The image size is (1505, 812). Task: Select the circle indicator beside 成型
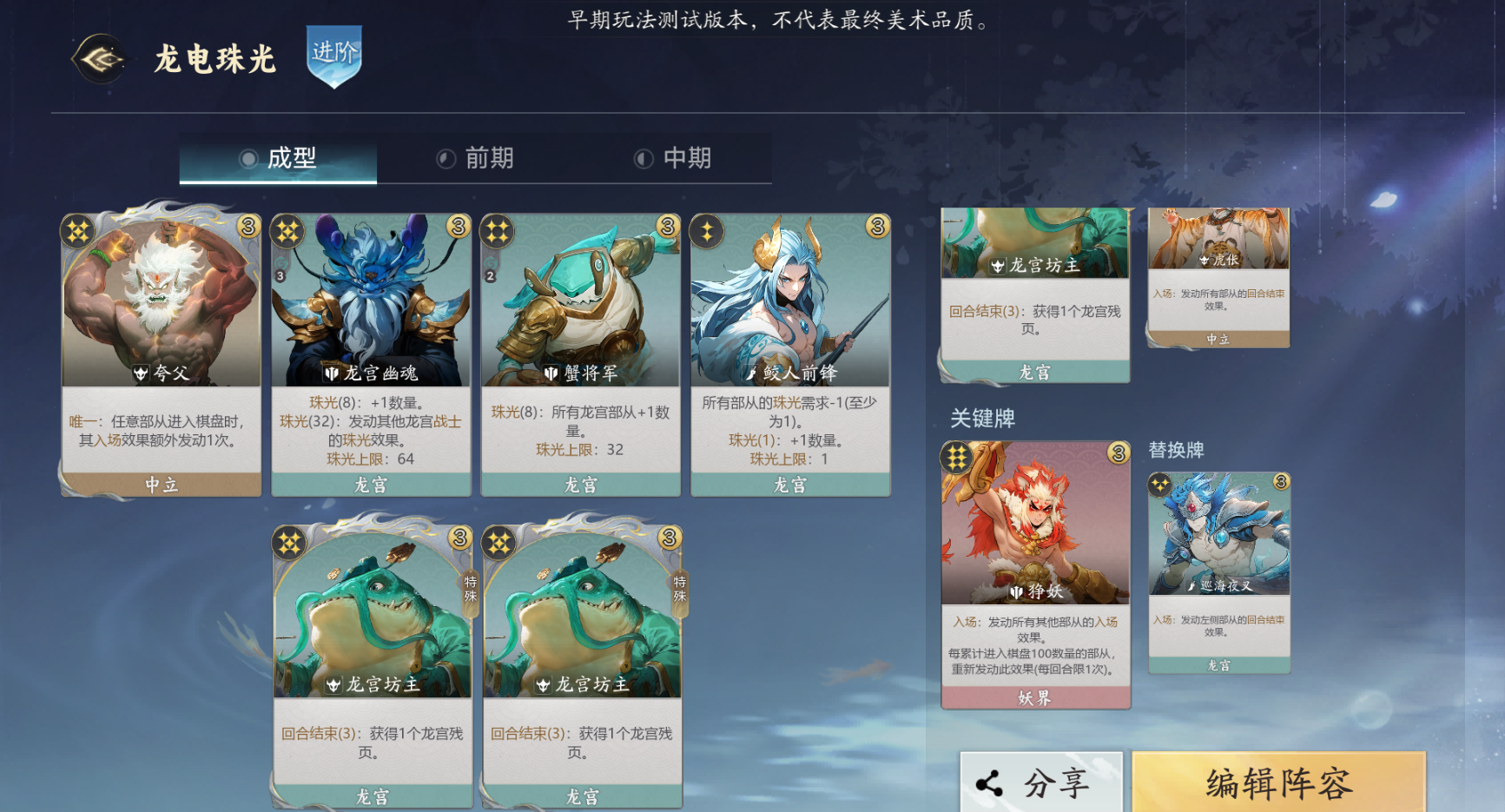[248, 159]
